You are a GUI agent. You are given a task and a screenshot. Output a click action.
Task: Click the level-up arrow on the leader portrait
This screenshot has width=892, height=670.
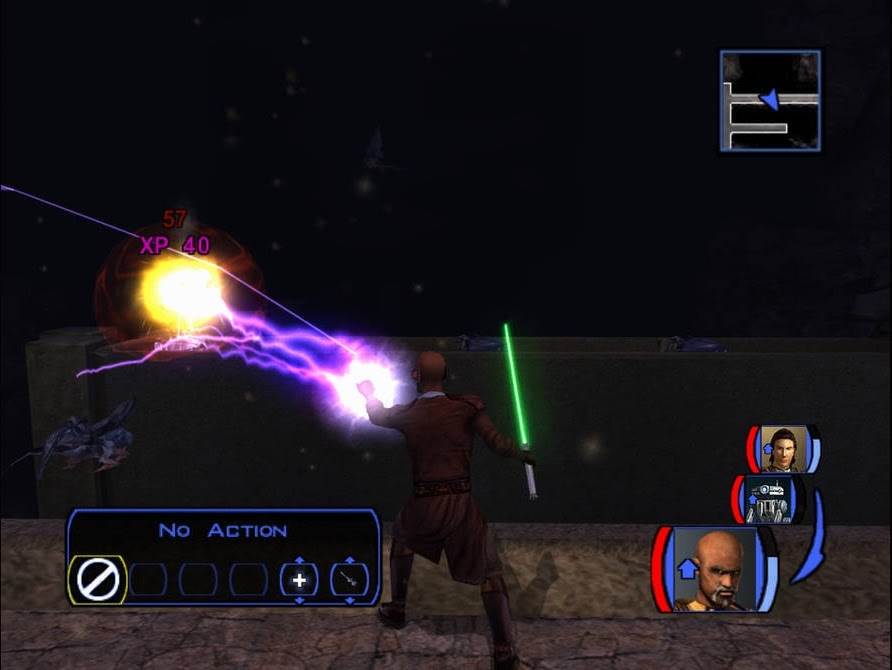pyautogui.click(x=687, y=569)
